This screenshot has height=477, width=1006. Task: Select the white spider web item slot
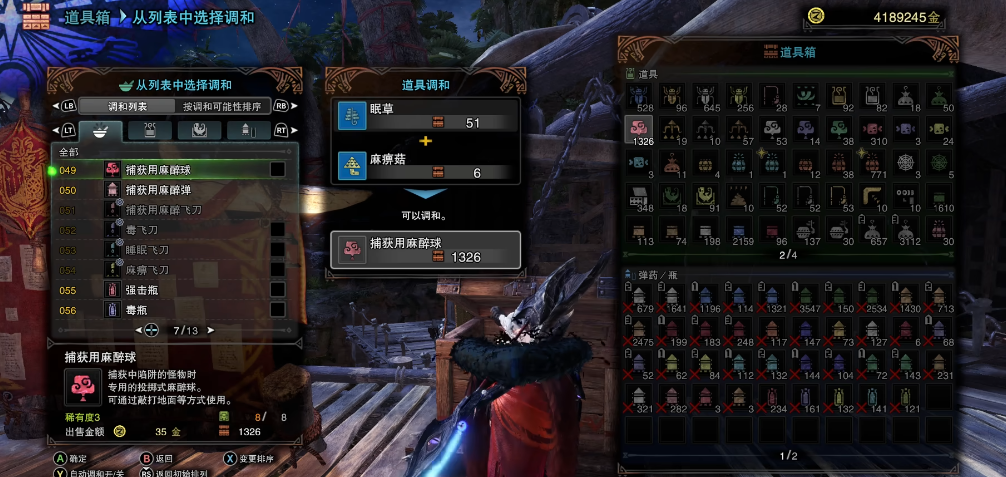(x=906, y=161)
